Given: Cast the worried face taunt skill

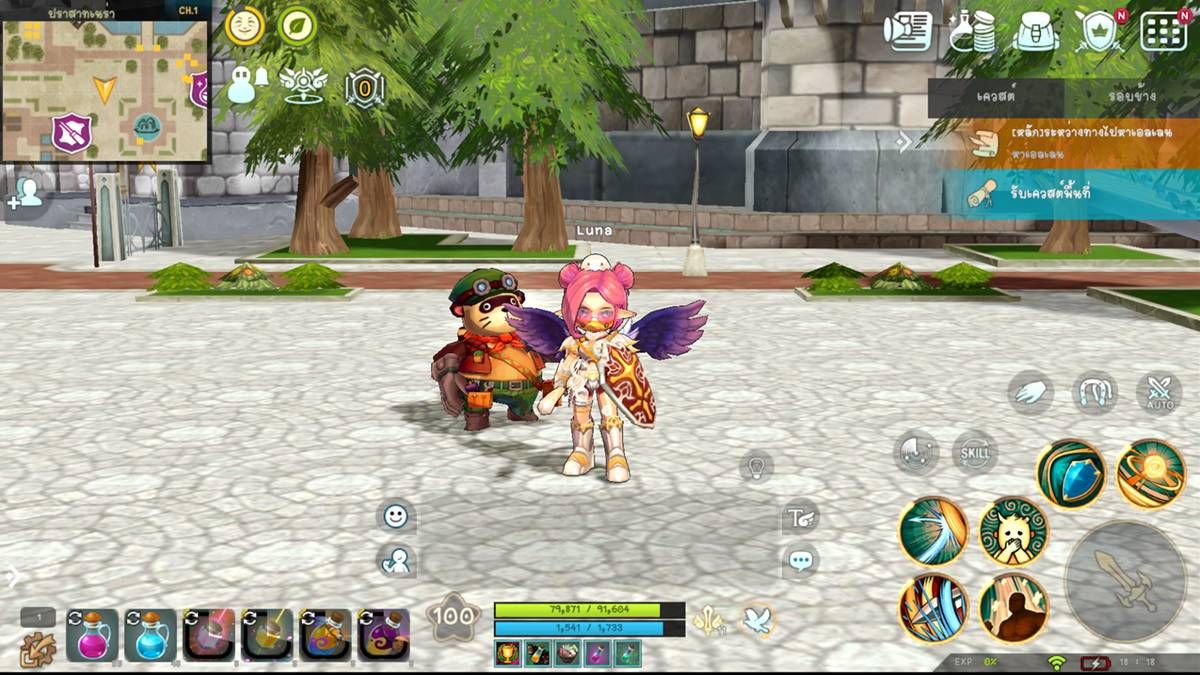Looking at the screenshot, I should (1013, 530).
